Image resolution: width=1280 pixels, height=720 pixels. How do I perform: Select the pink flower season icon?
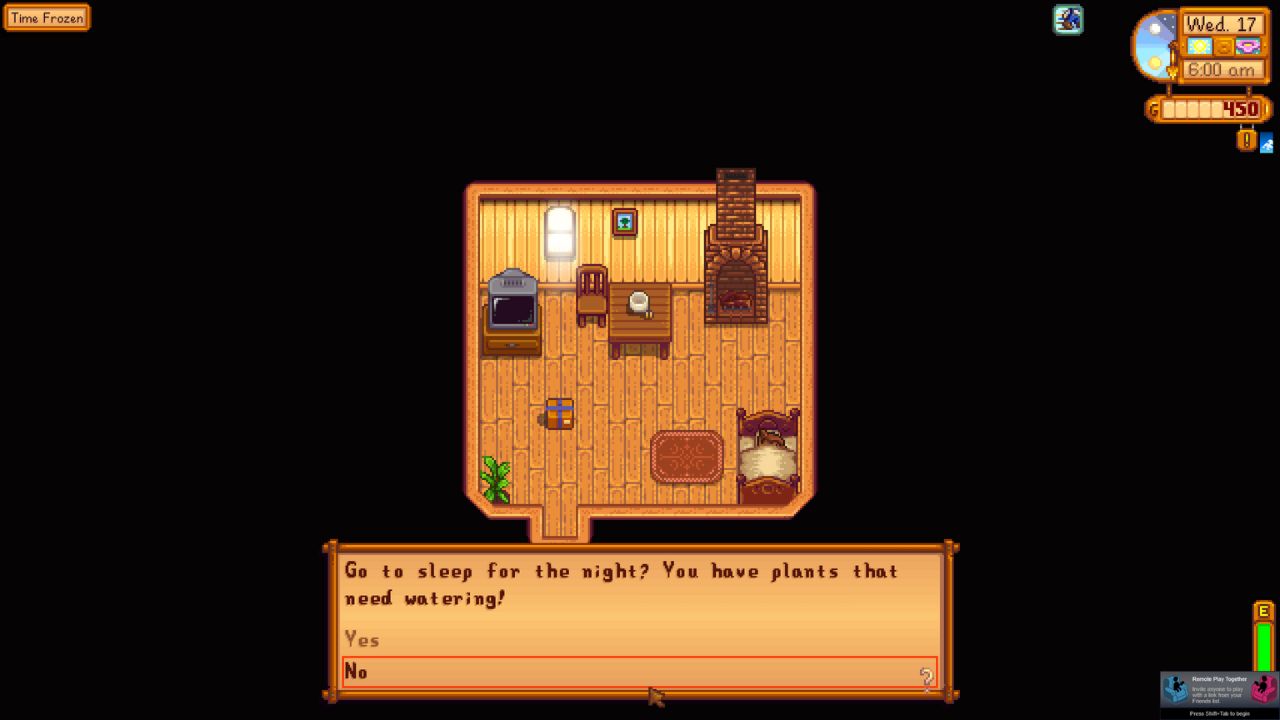tap(1247, 46)
